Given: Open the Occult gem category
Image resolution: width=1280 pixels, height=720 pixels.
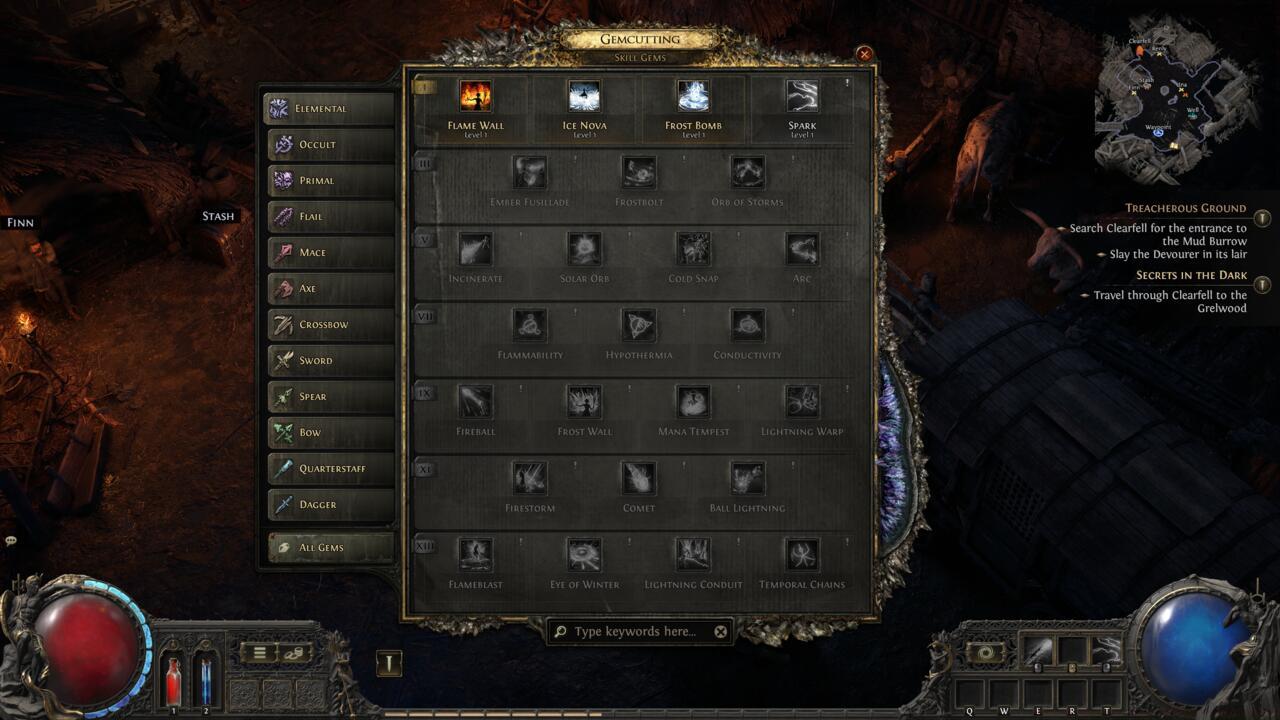Looking at the screenshot, I should [330, 145].
